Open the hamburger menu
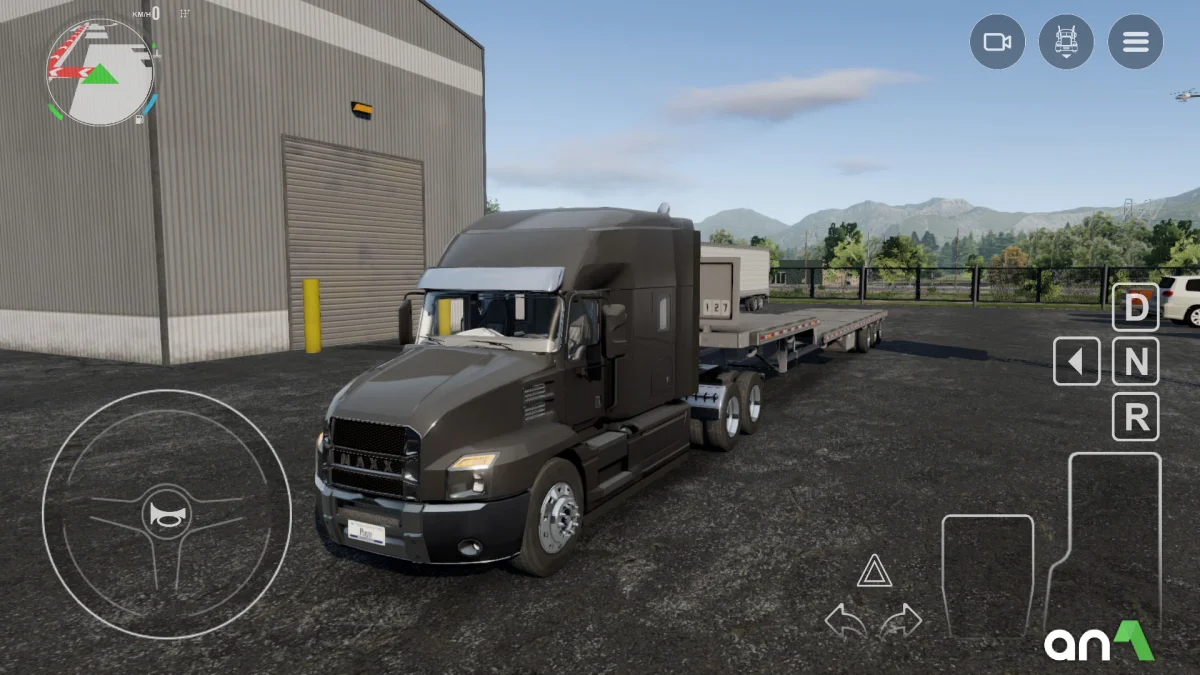Screen dimensions: 1200x675 tap(1135, 42)
